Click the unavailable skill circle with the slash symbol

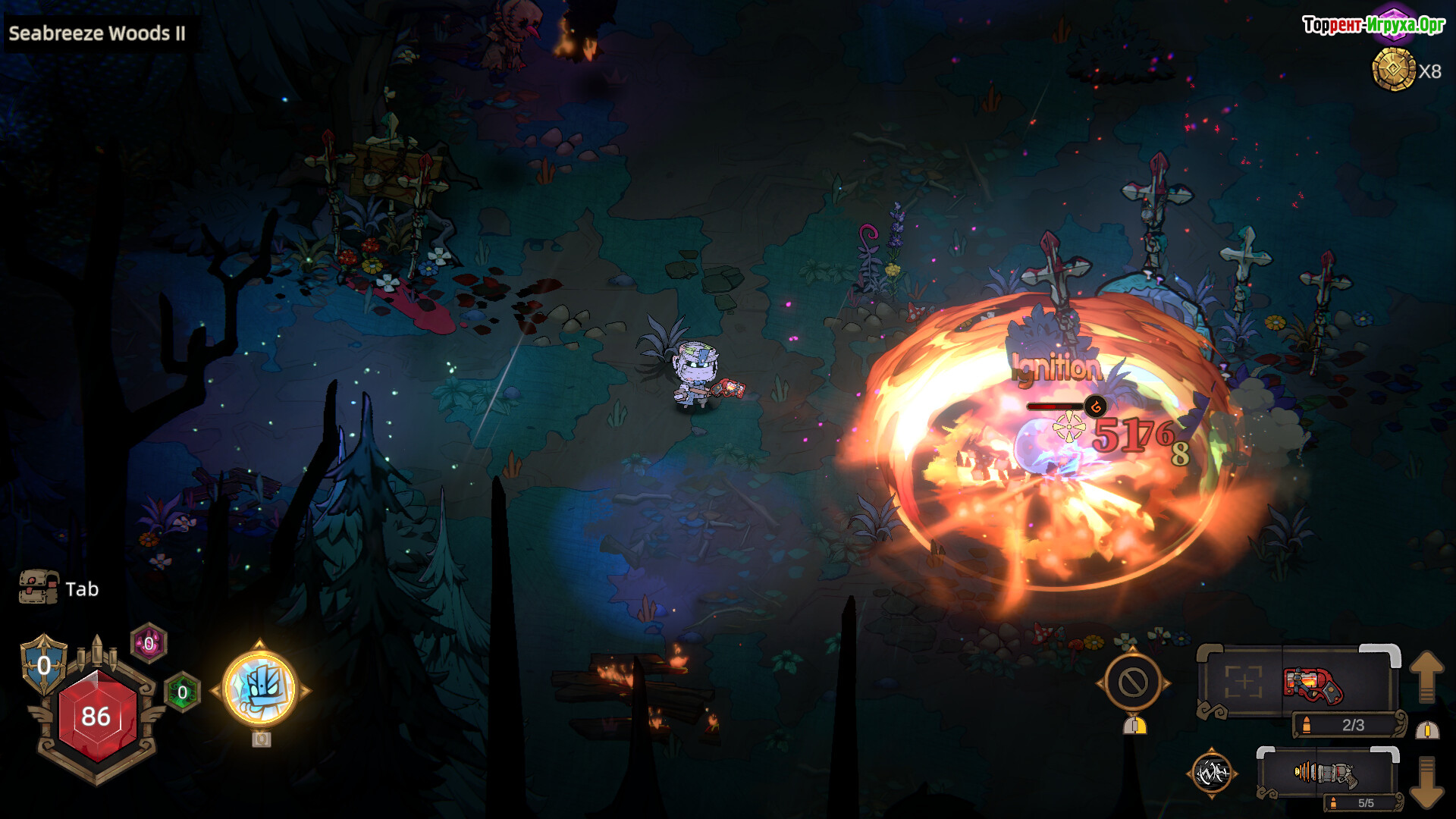pyautogui.click(x=1133, y=682)
